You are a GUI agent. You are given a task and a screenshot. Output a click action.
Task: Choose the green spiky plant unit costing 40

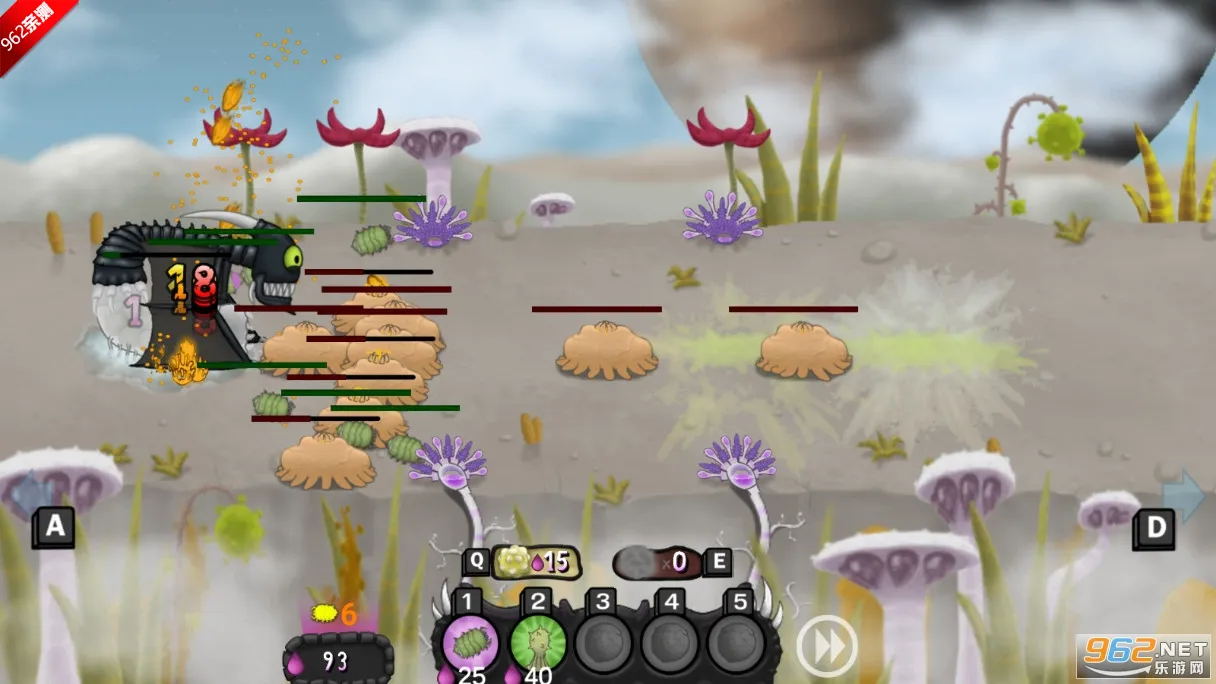click(x=538, y=643)
